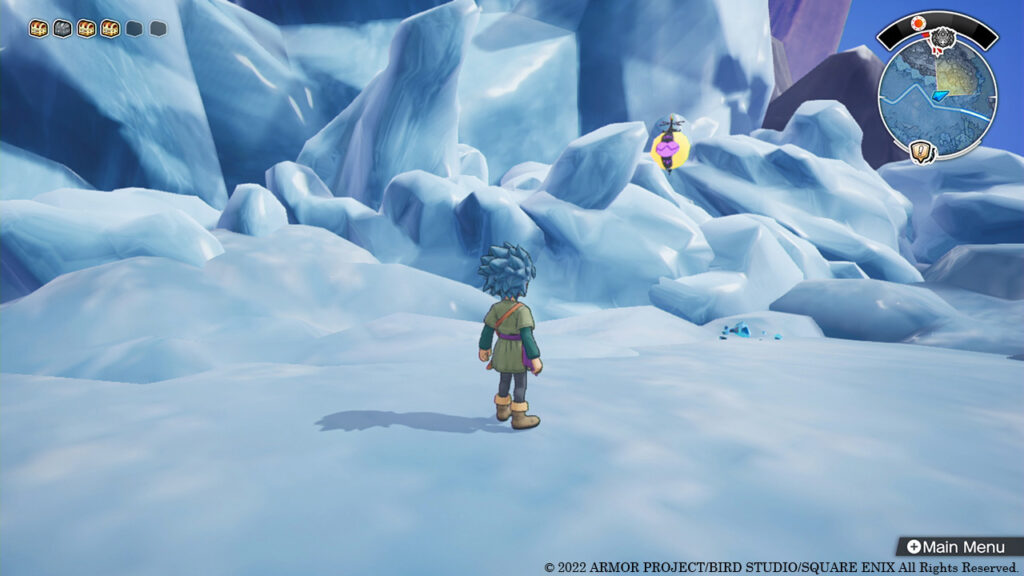Select the exclamation quest marker below minimap

coord(922,152)
